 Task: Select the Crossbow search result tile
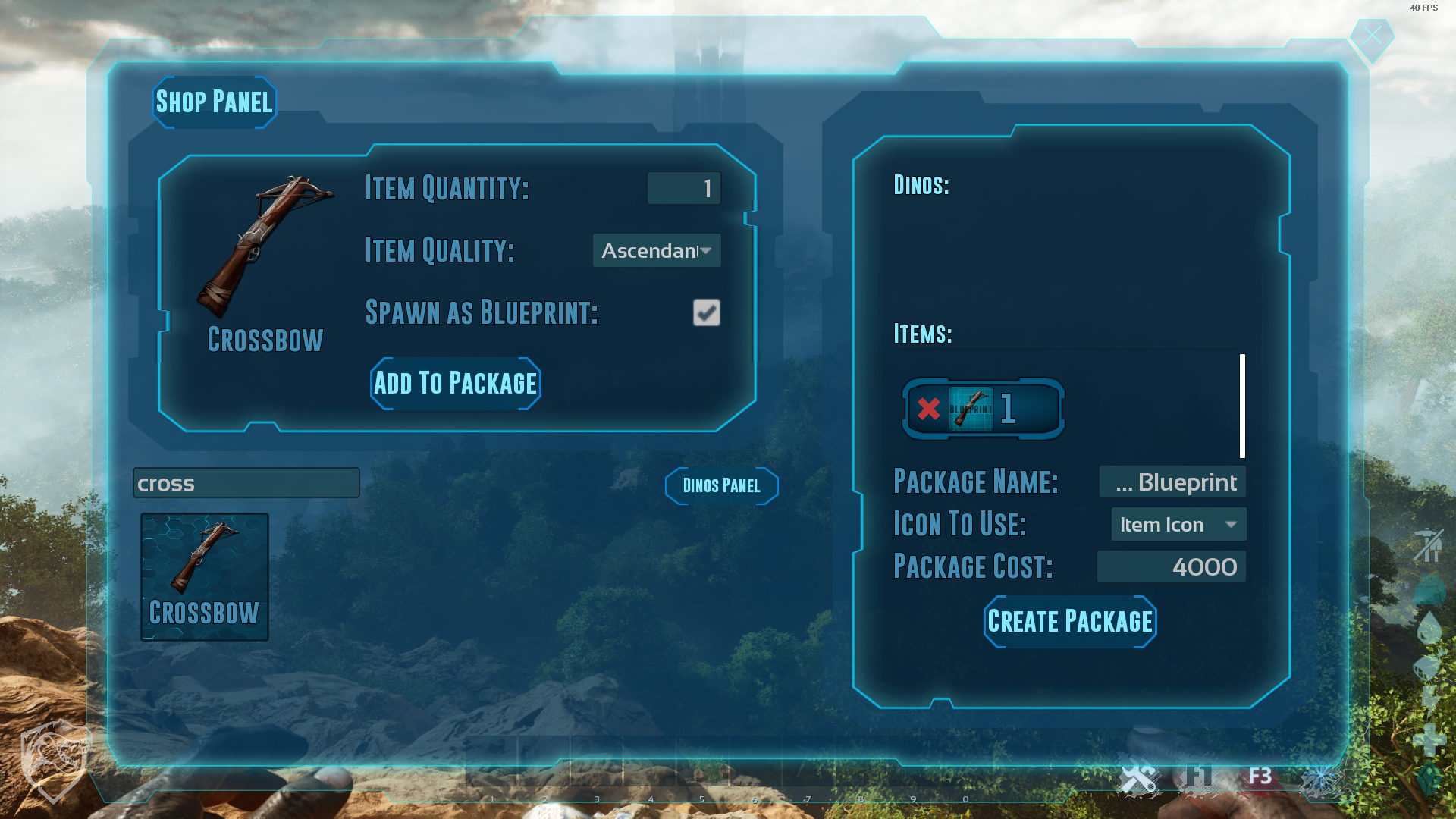click(x=205, y=577)
